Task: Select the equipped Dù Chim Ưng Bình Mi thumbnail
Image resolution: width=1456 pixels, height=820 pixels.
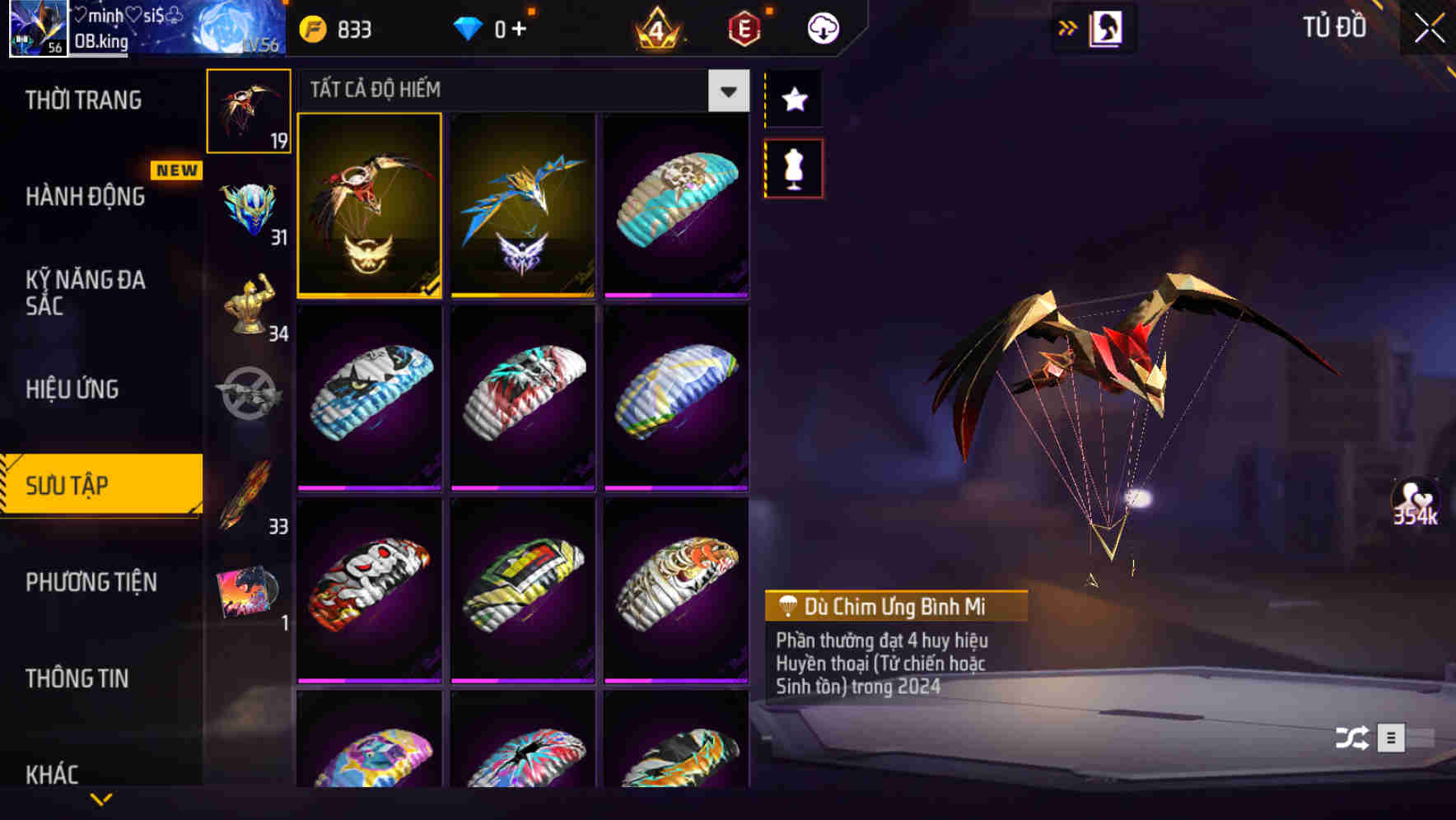Action: (x=369, y=207)
